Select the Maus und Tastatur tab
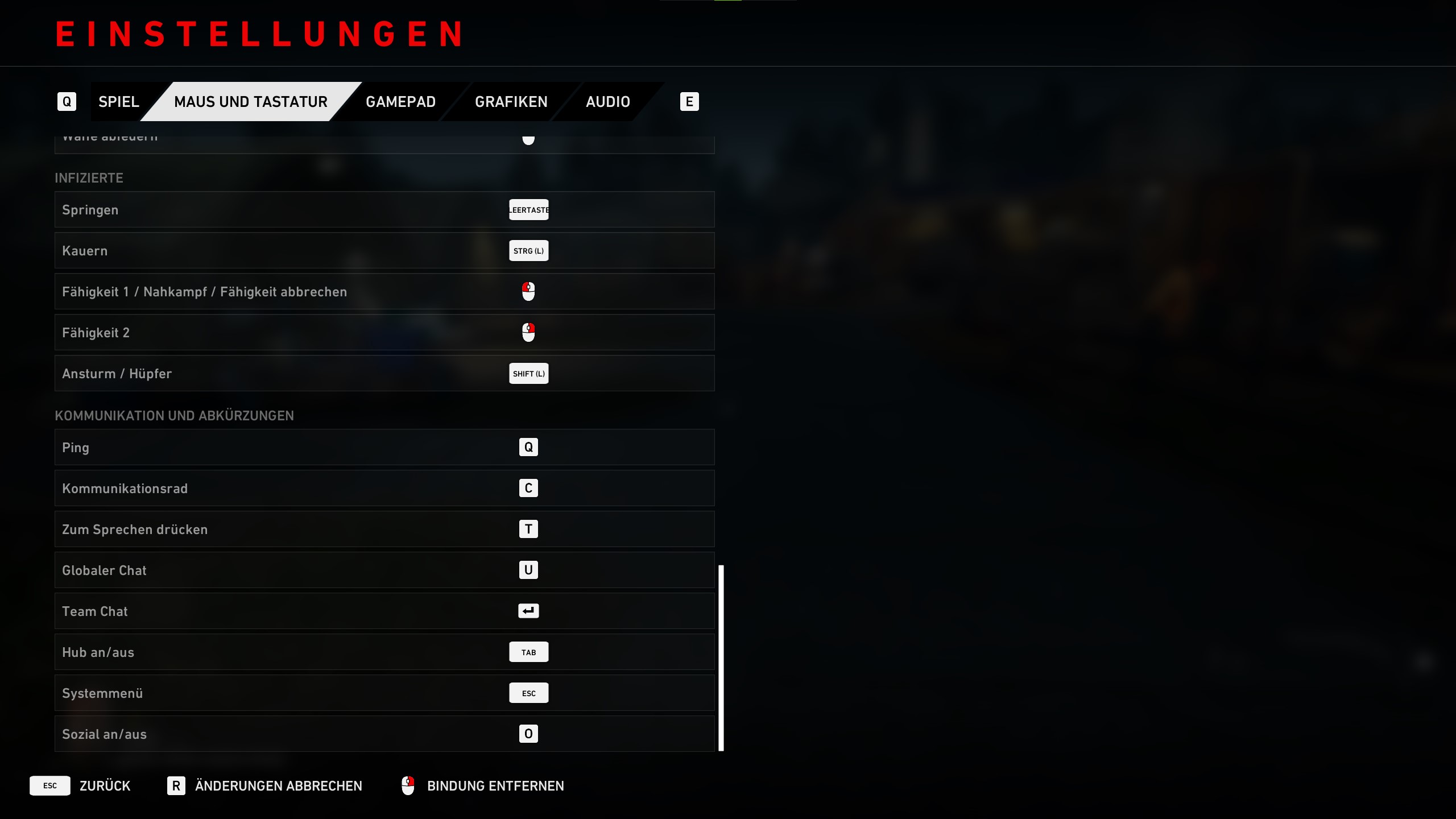 pos(251,102)
